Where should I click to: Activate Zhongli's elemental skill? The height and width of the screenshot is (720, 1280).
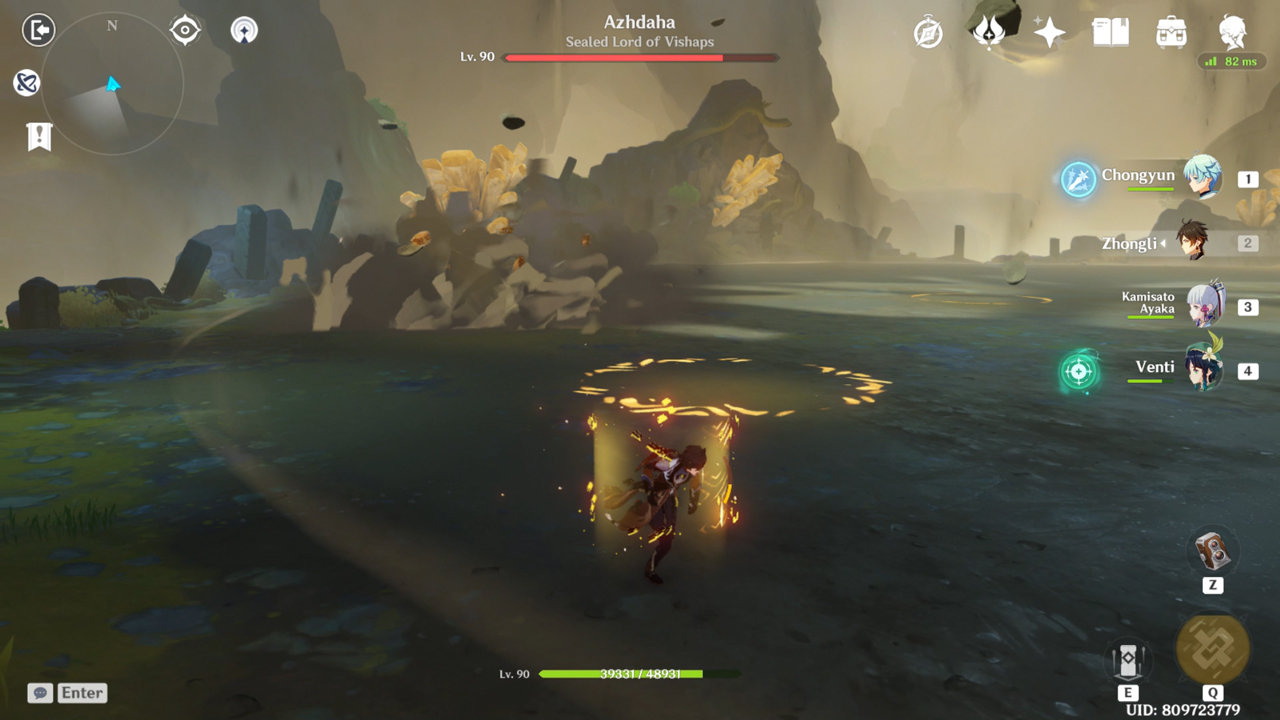pyautogui.click(x=1127, y=661)
